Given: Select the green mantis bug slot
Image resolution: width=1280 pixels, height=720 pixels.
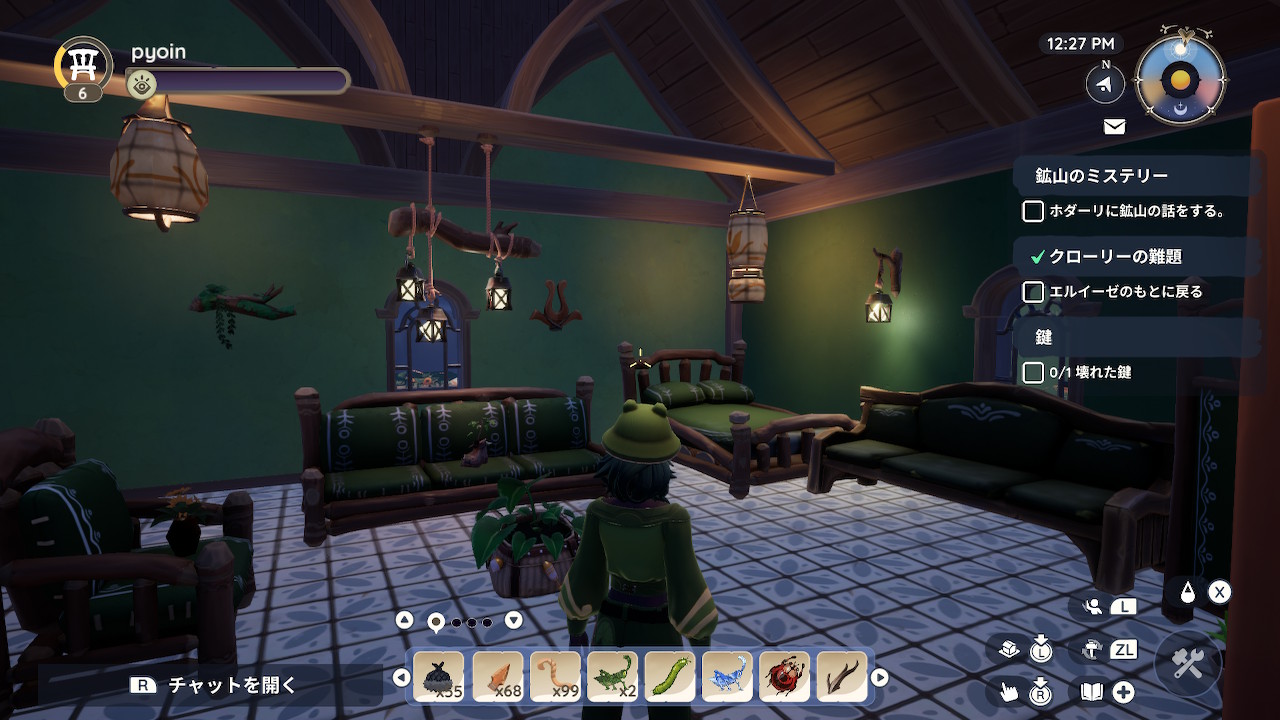Looking at the screenshot, I should [612, 677].
